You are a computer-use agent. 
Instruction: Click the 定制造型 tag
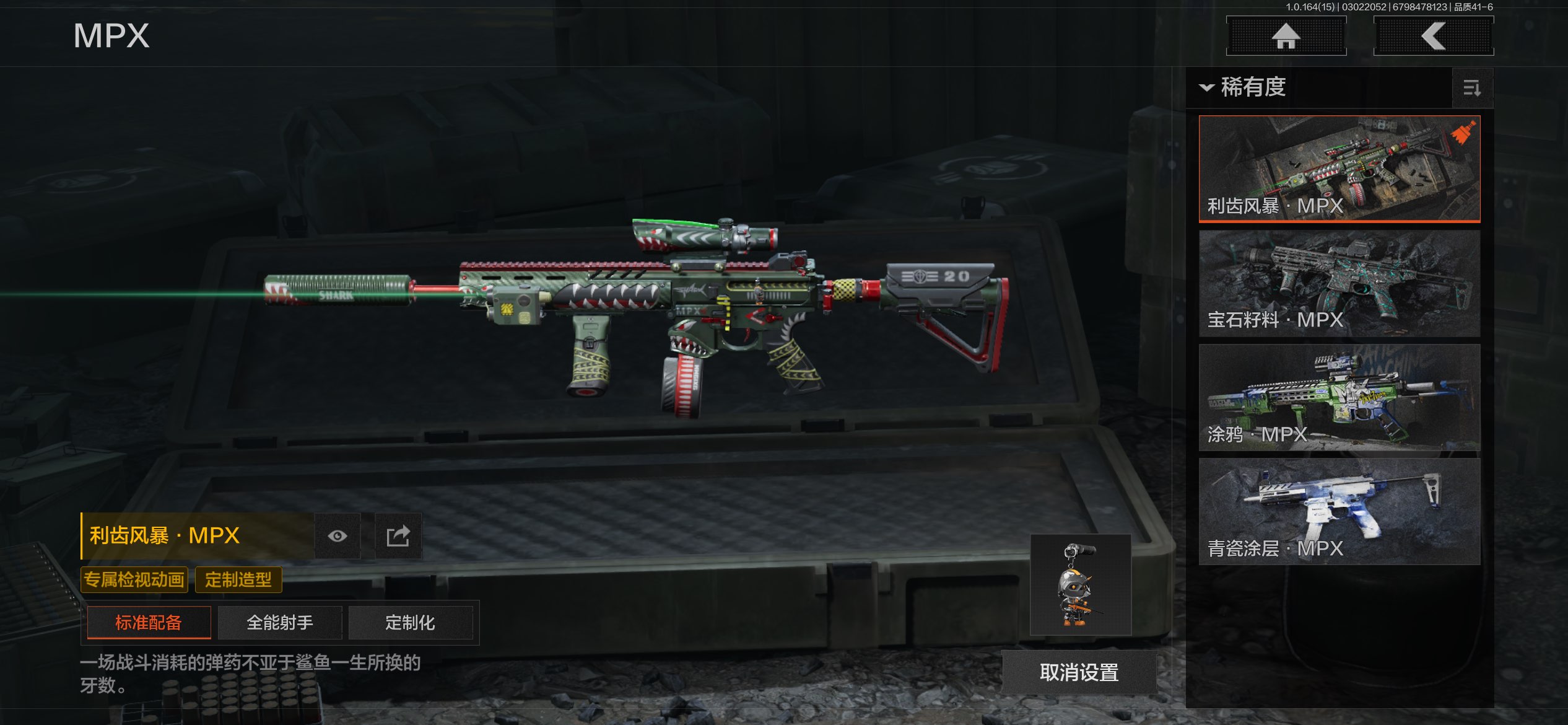pos(238,580)
